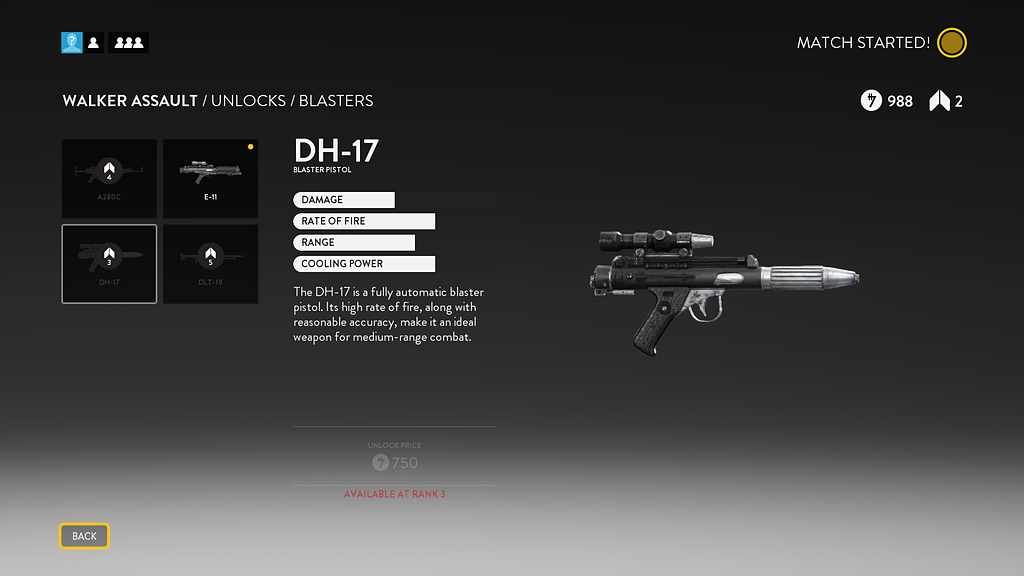Select the single-player silhouette icon

pos(94,42)
